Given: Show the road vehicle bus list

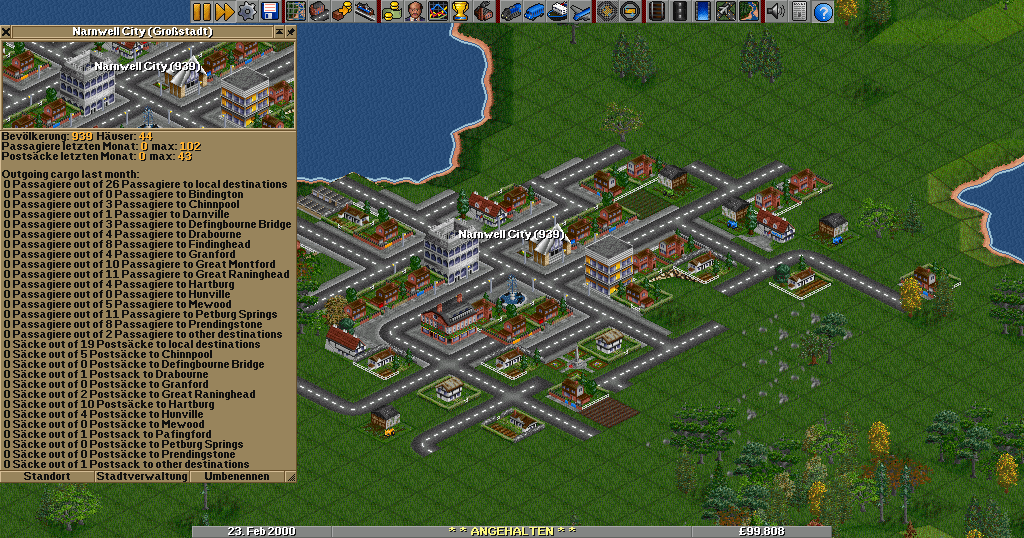Looking at the screenshot, I should (x=534, y=12).
